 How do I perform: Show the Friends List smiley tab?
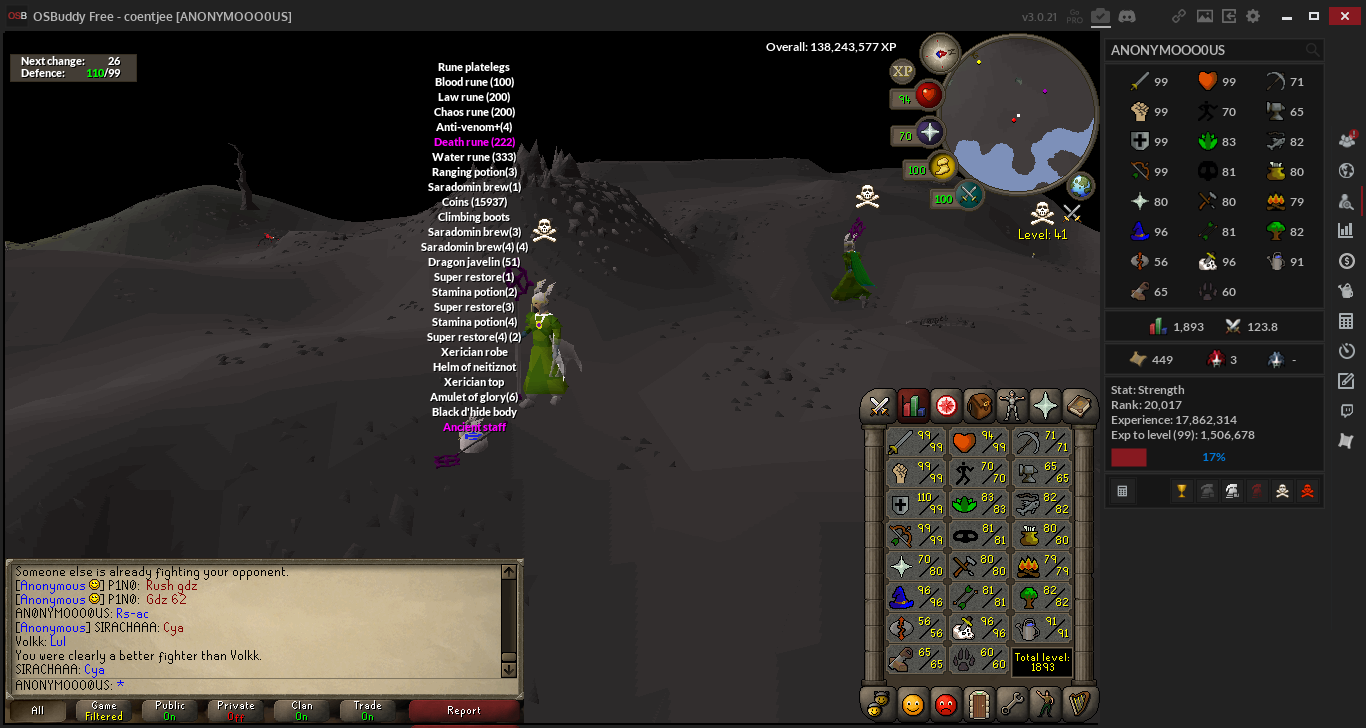pyautogui.click(x=912, y=703)
